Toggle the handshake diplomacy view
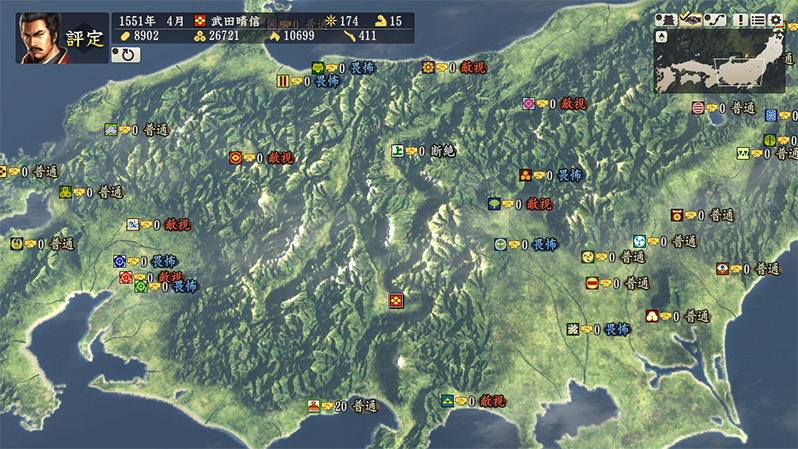 [689, 20]
